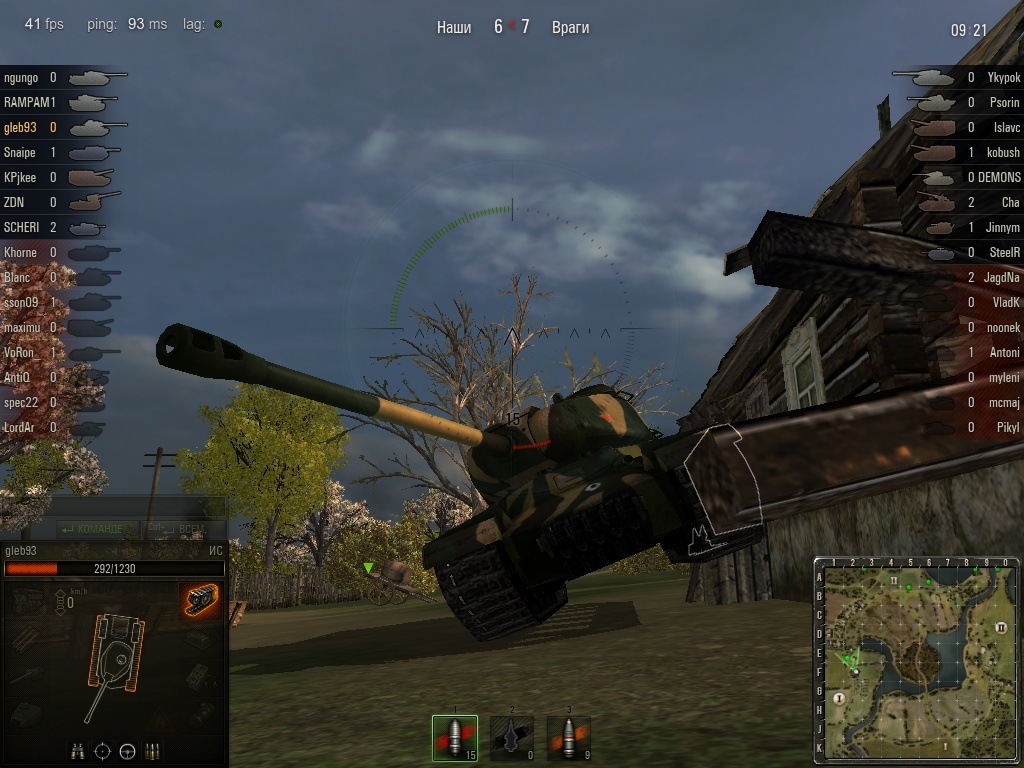1024x768 pixels.
Task: Select the empty second shell slot
Action: [x=511, y=738]
